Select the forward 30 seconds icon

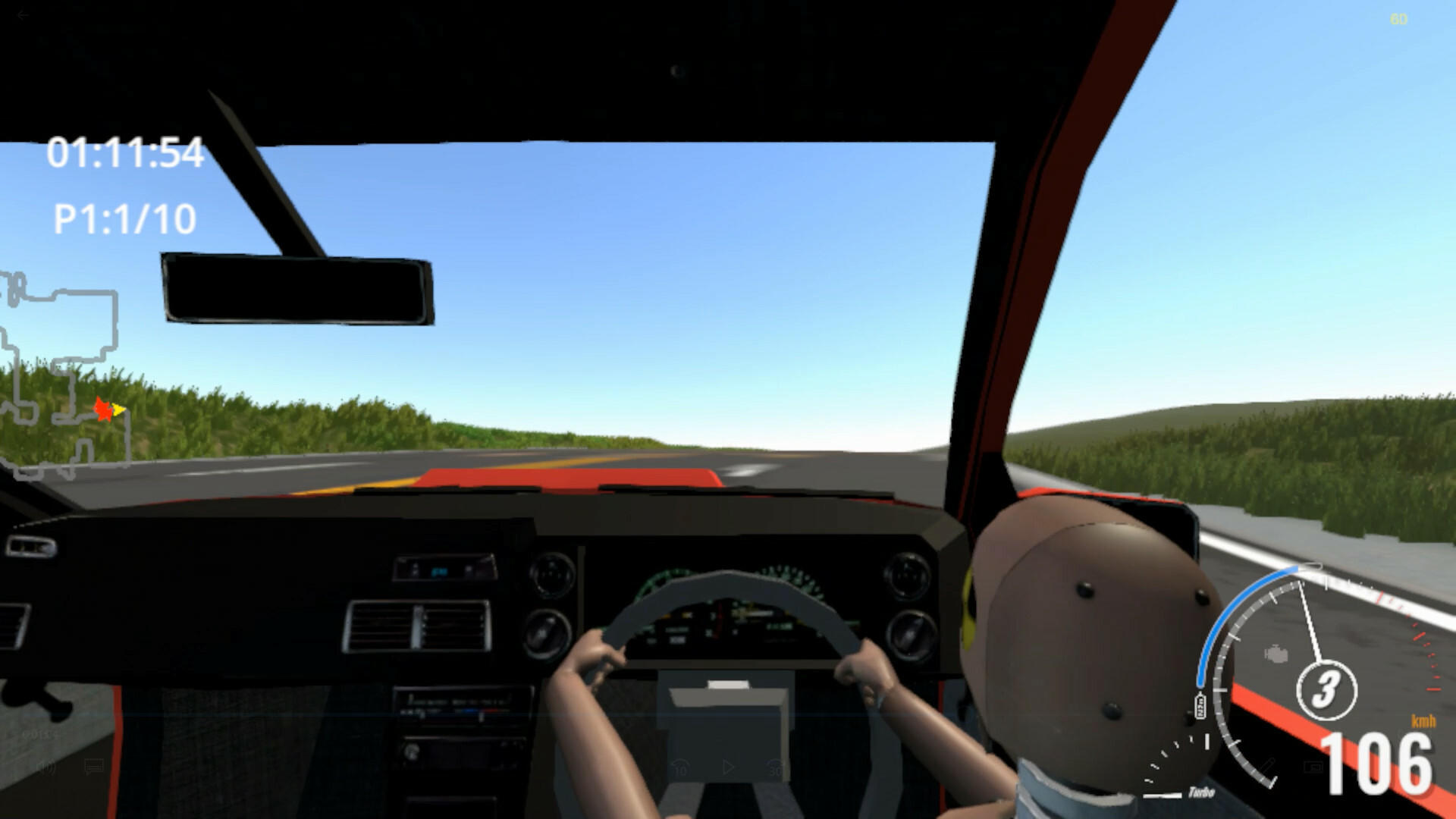[x=775, y=767]
